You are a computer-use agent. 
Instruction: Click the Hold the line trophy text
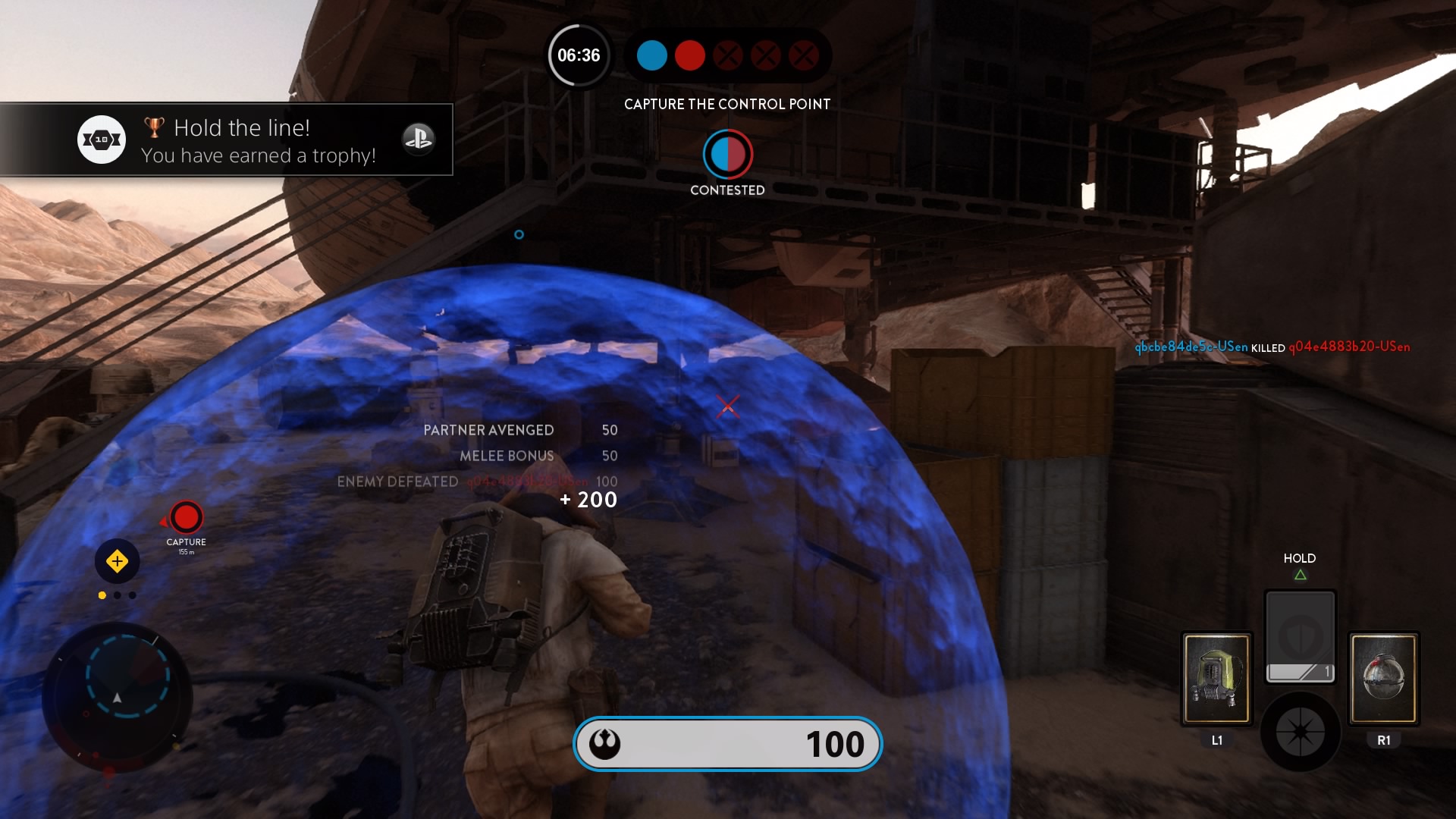click(241, 127)
